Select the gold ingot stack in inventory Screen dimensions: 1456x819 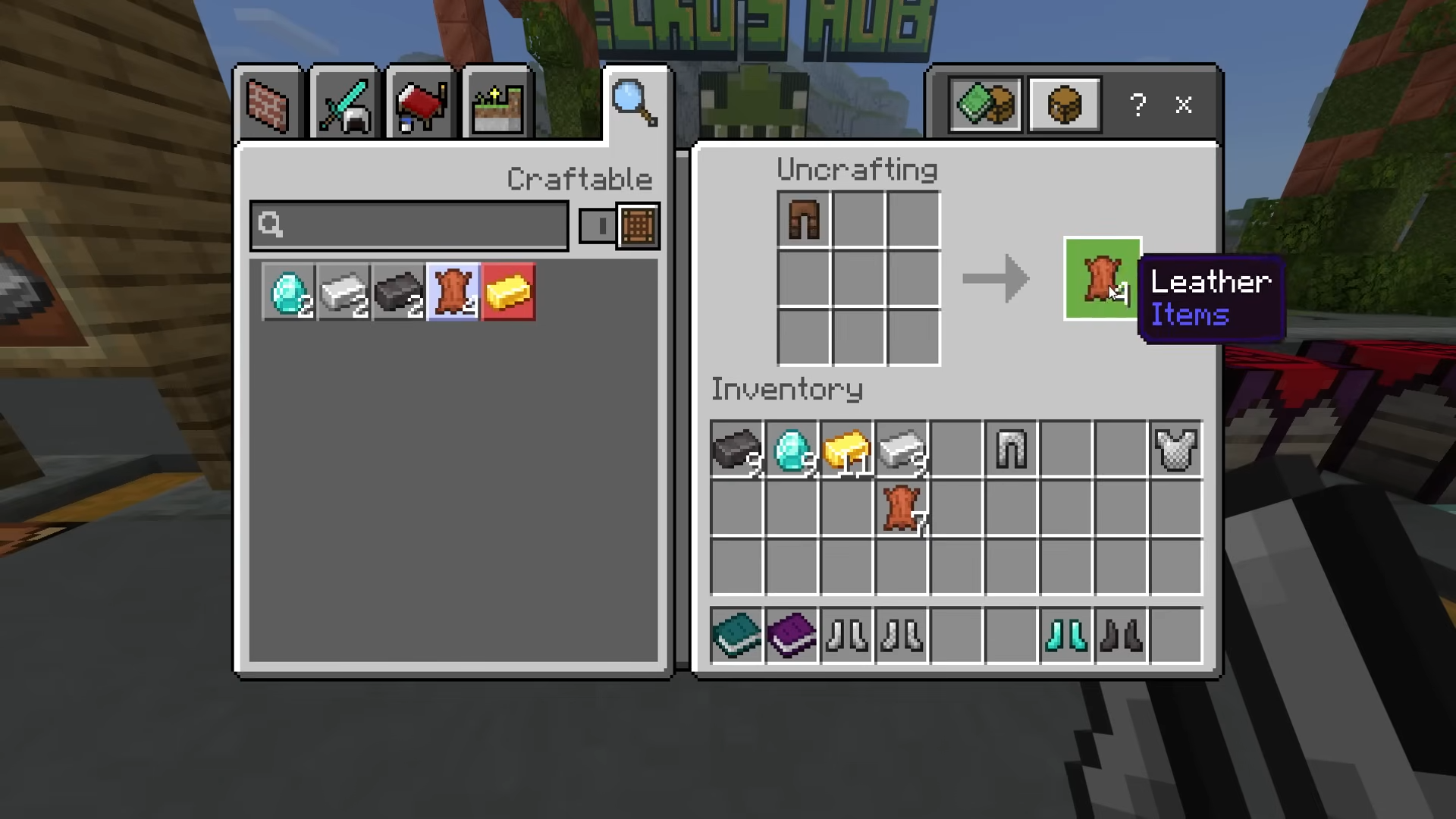pos(846,449)
